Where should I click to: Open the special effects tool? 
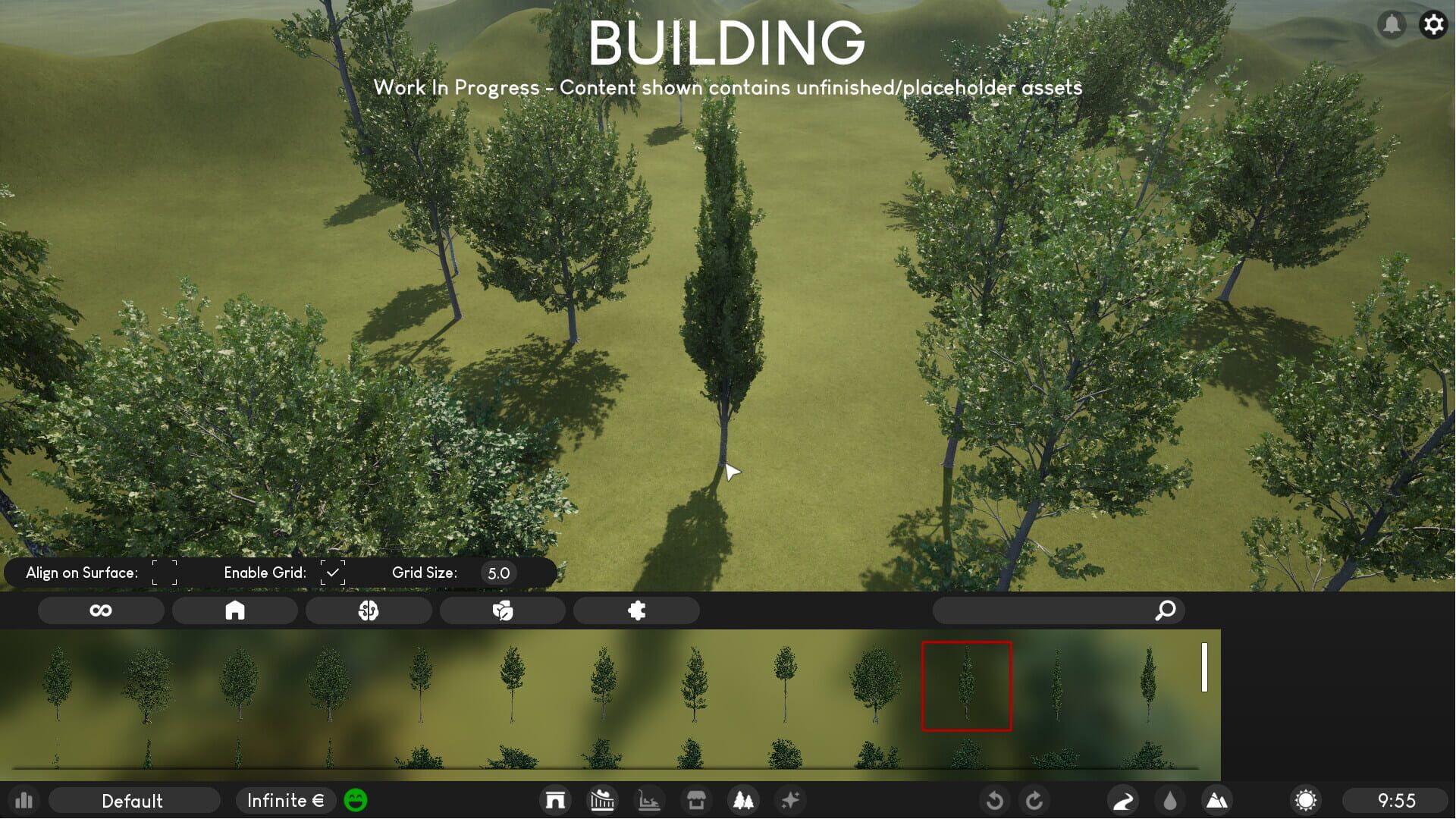pyautogui.click(x=790, y=800)
